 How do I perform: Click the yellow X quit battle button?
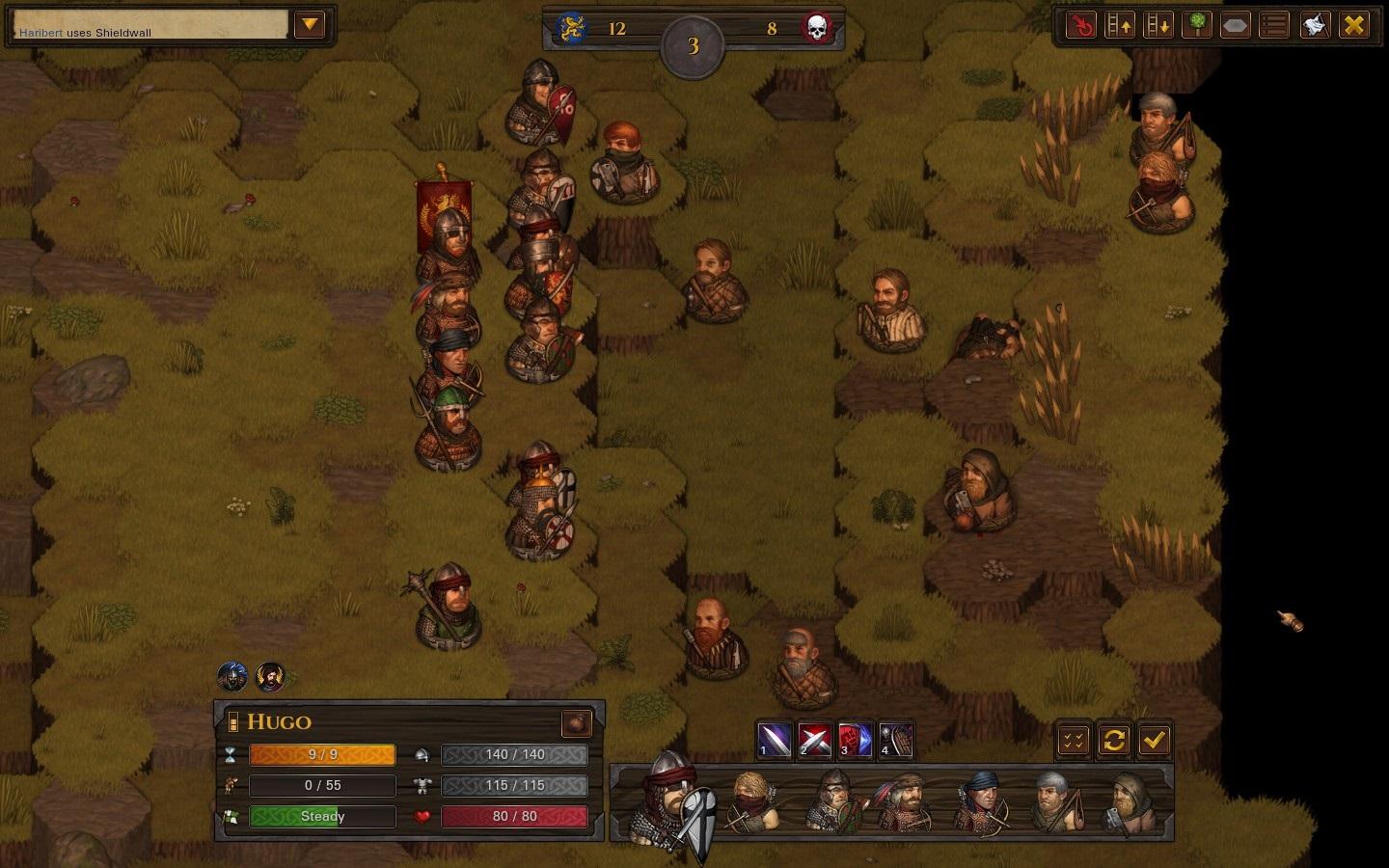(1354, 25)
